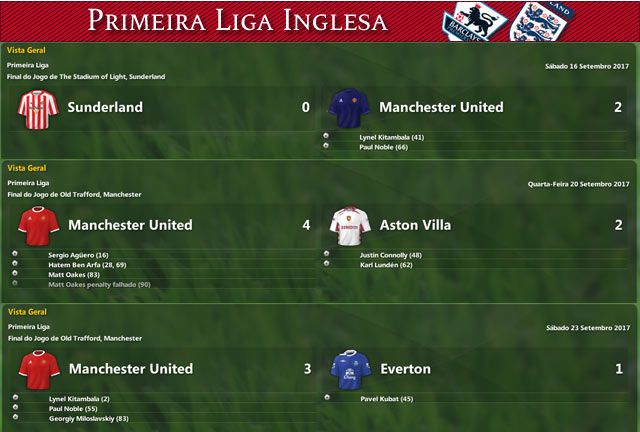Open Lynel Kitambala (41) goal entry
Viewport: 640px width, 432px height.
(392, 137)
